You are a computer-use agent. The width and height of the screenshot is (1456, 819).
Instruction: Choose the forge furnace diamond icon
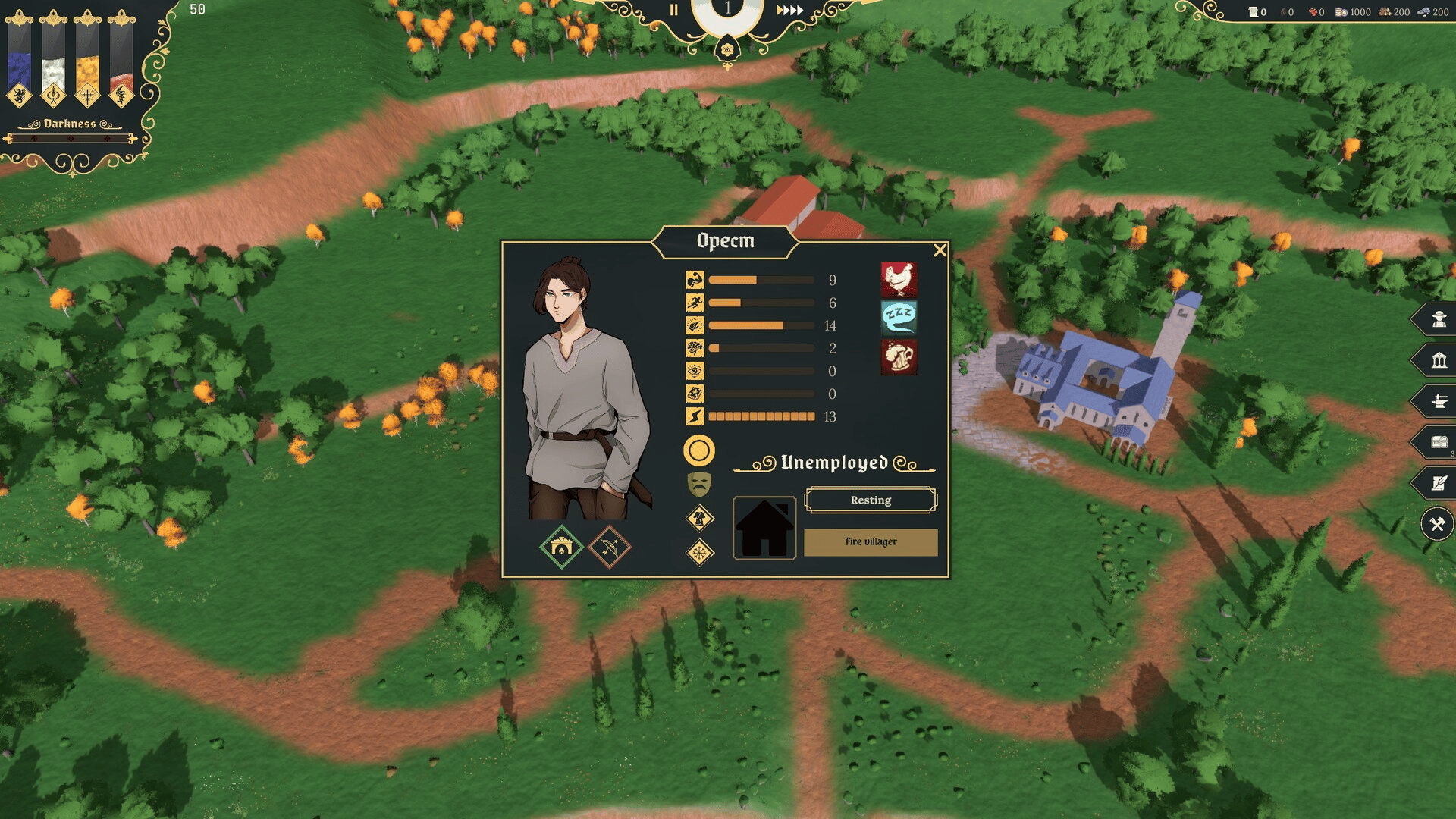(561, 547)
